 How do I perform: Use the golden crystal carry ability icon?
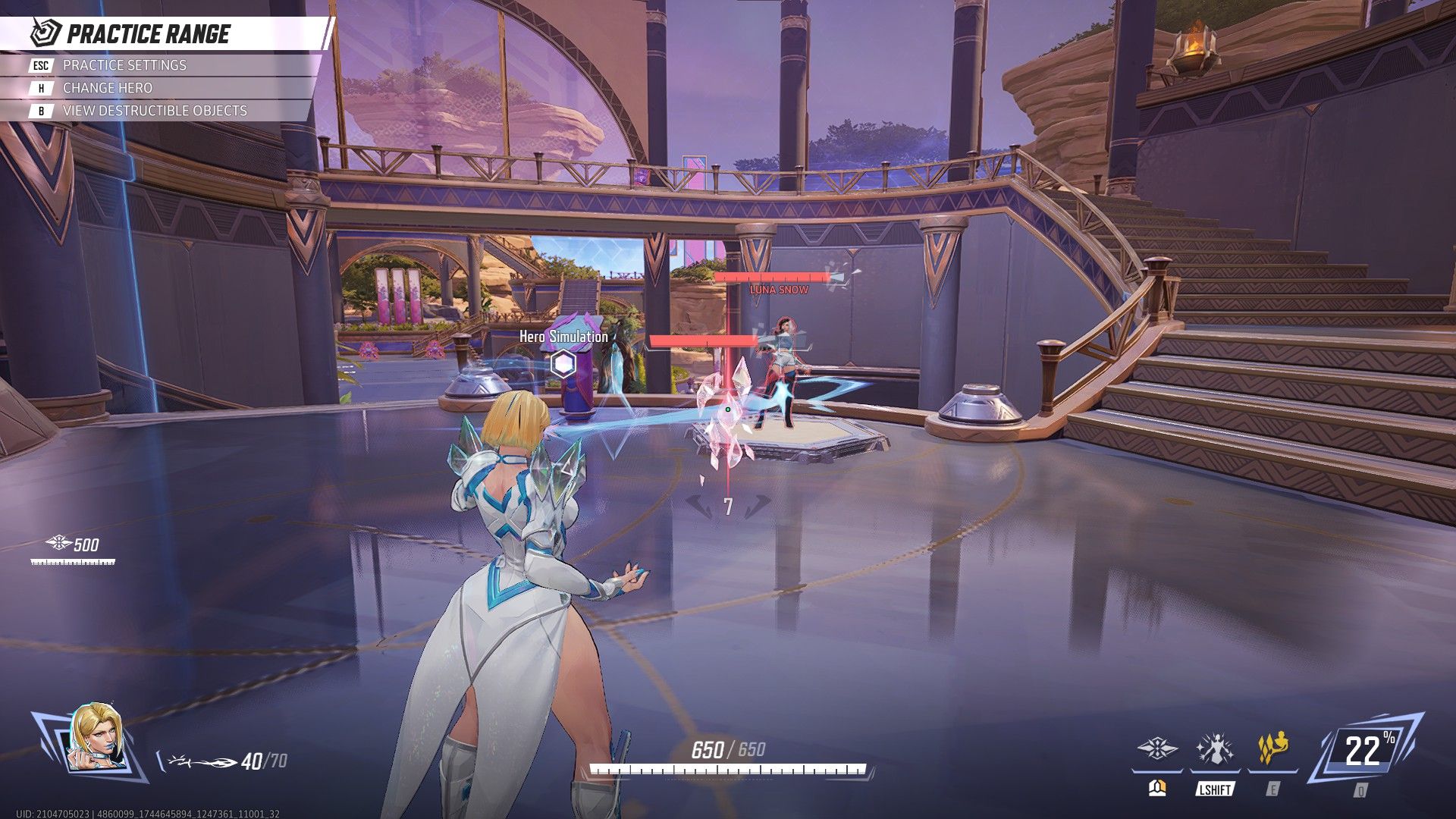[1272, 749]
